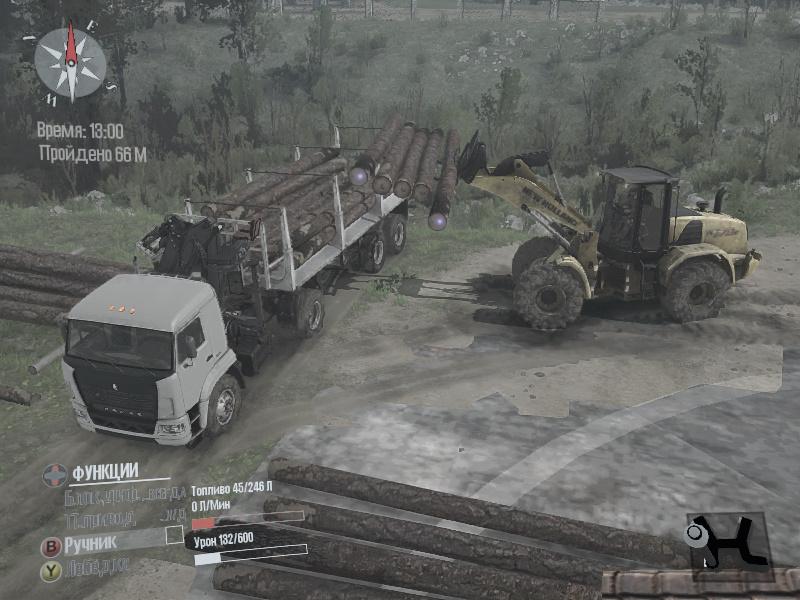800x600 pixels.
Task: Click the compass in the corner
Action: pos(70,62)
